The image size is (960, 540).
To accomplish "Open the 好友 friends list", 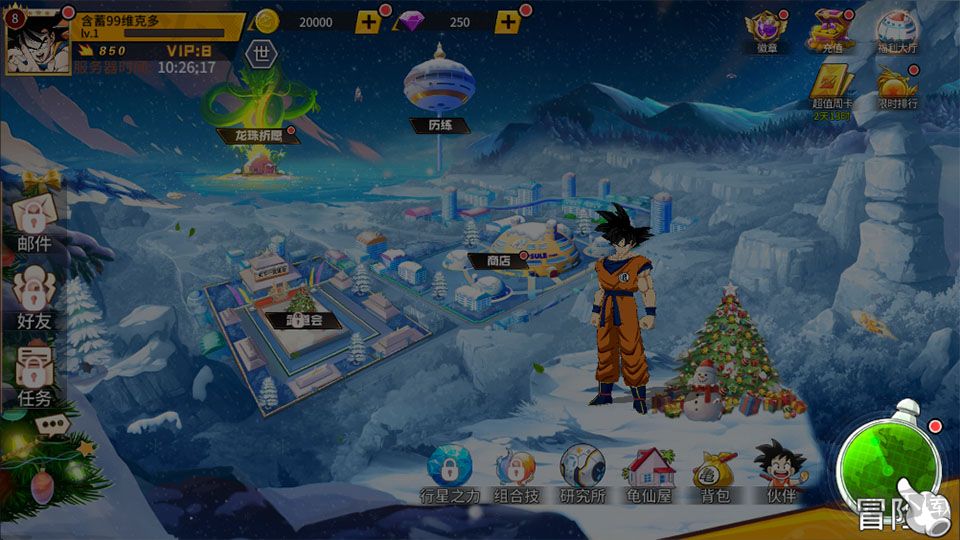I will [34, 299].
